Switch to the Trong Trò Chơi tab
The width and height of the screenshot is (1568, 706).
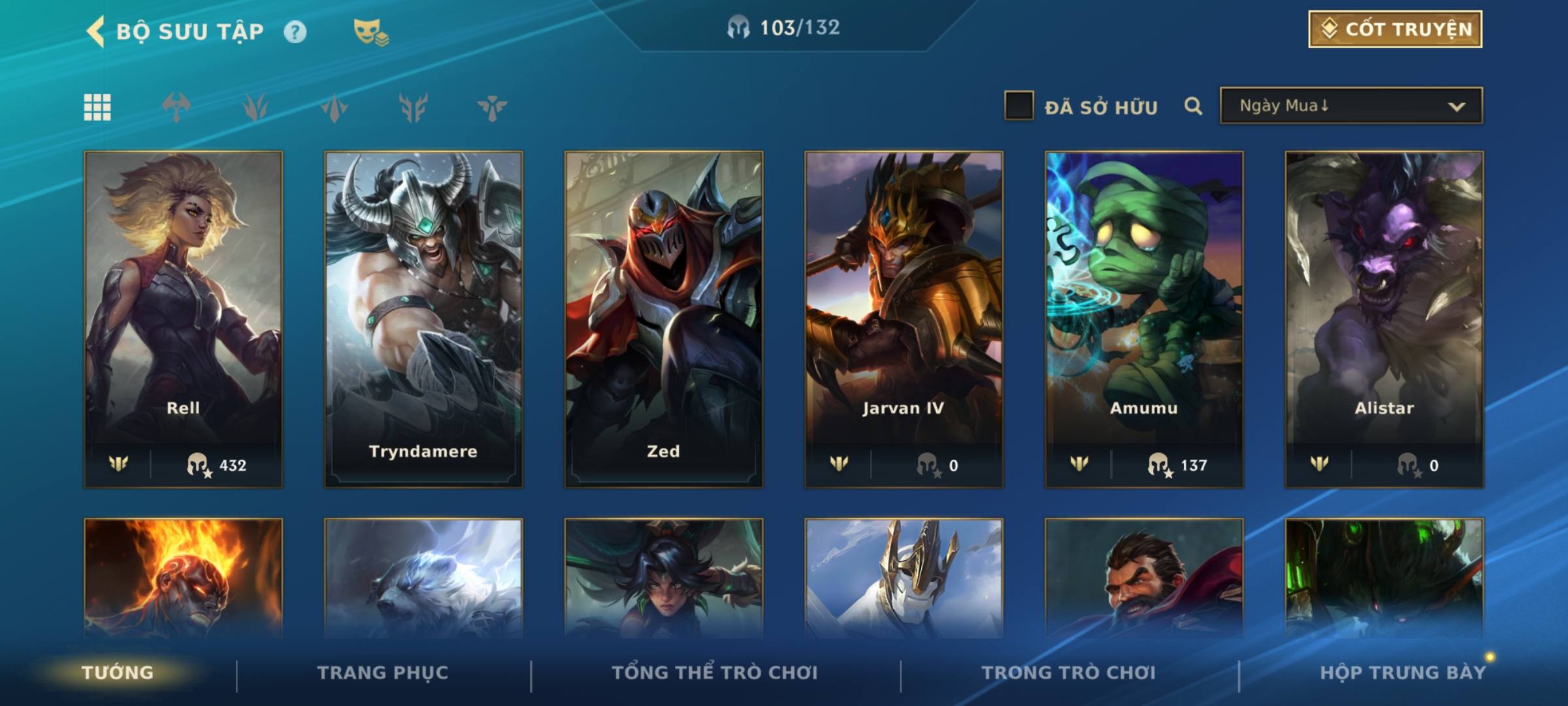(1069, 673)
